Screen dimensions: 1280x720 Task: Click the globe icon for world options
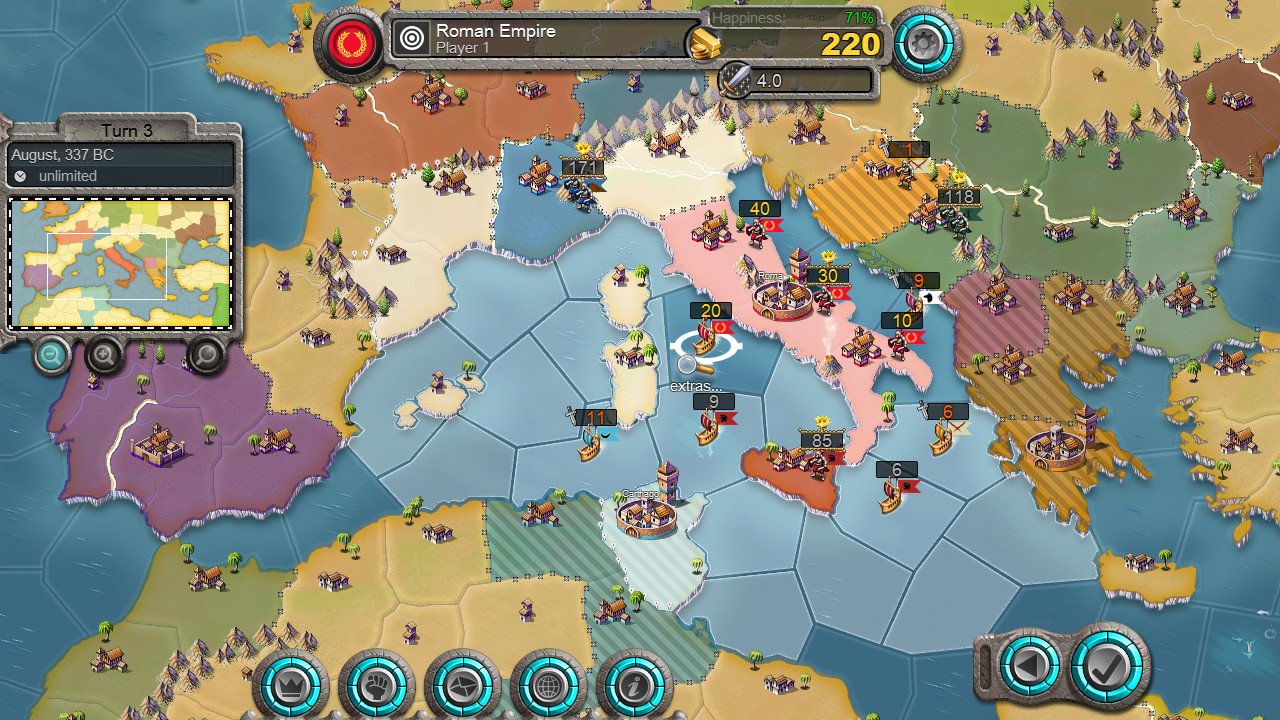click(548, 685)
